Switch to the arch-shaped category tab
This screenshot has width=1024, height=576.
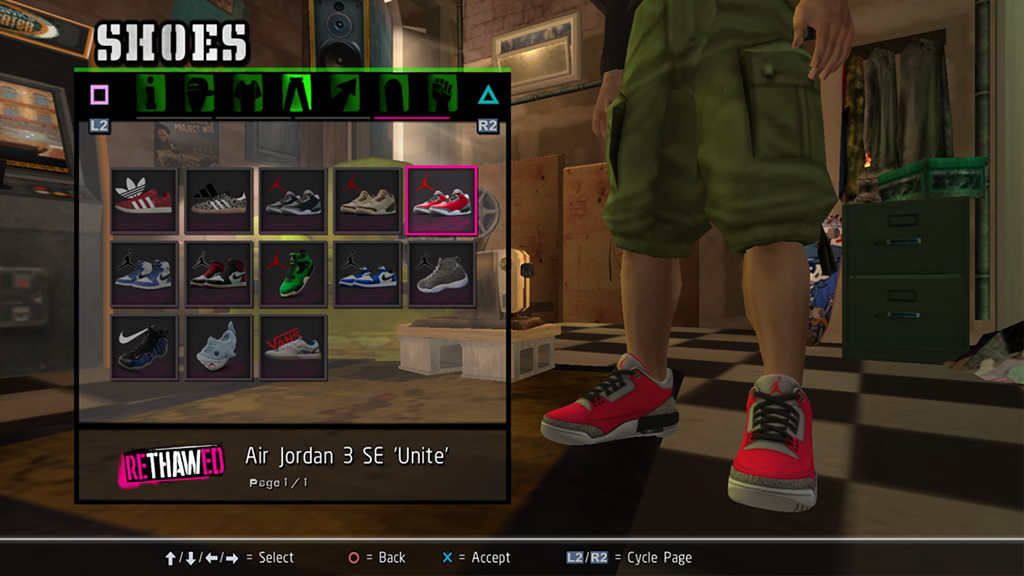click(392, 95)
